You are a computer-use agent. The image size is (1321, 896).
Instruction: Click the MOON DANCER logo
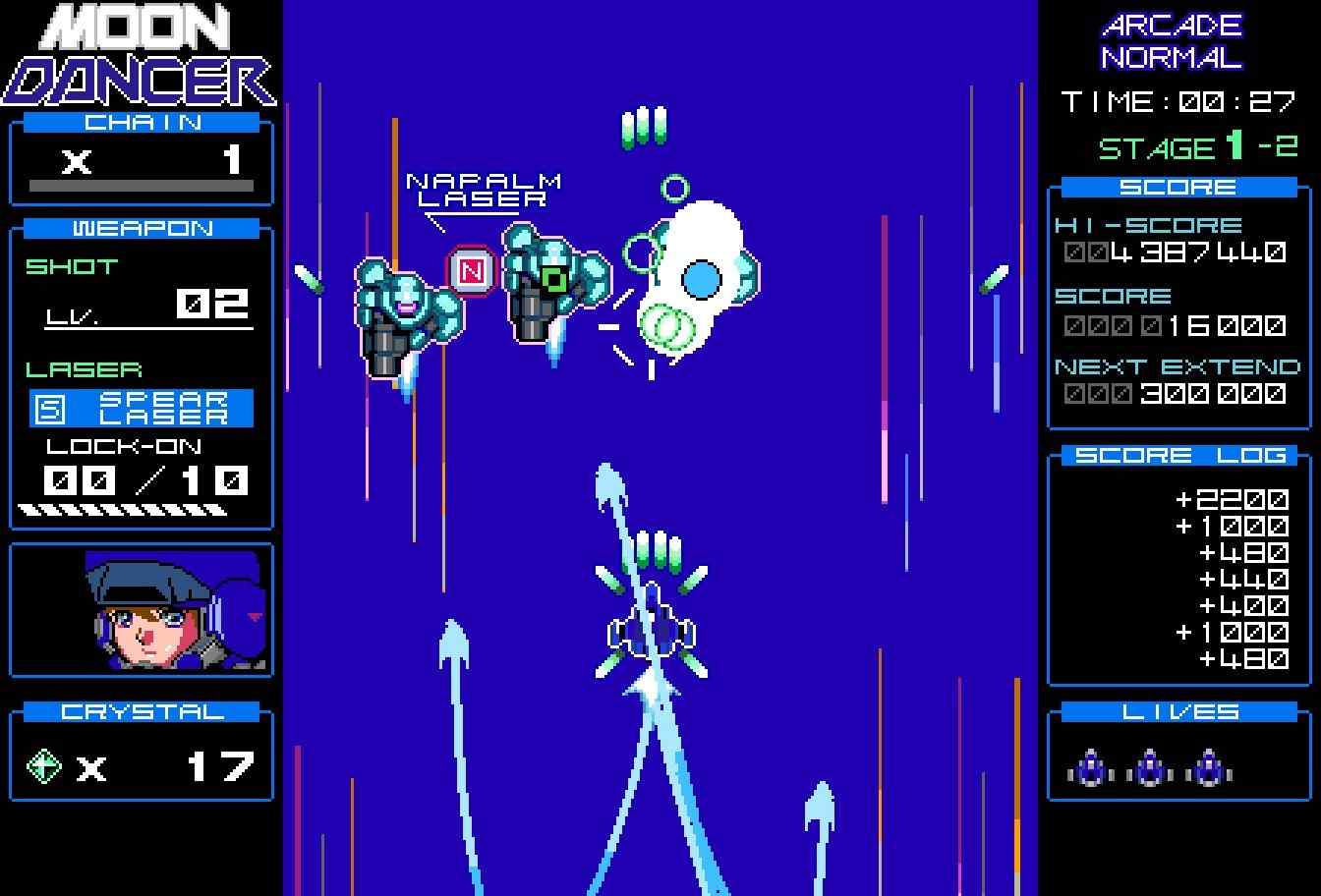[x=142, y=54]
